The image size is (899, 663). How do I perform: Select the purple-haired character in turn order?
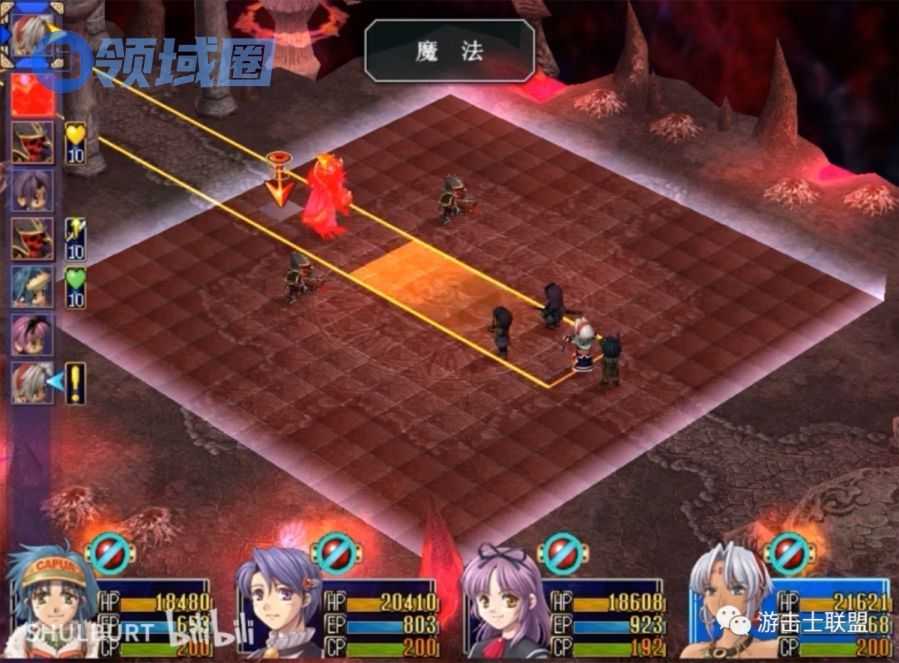(32, 189)
